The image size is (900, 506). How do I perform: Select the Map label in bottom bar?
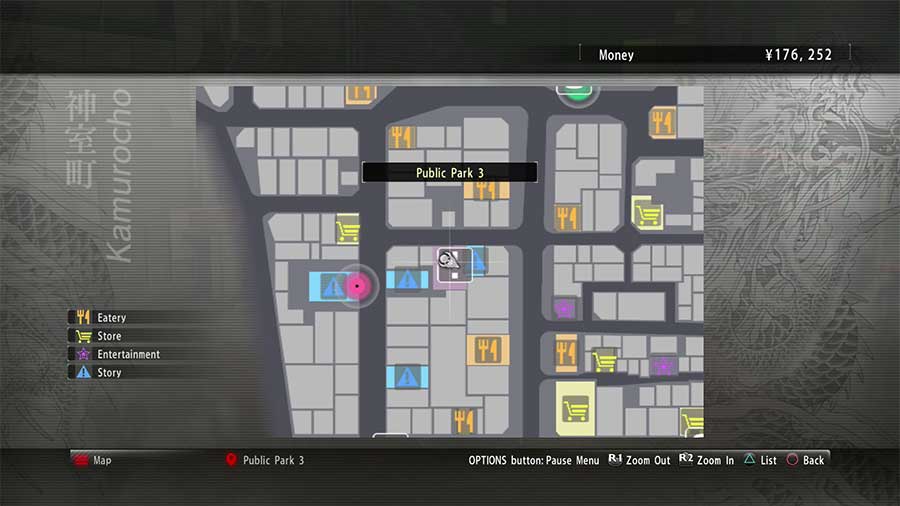pos(102,460)
